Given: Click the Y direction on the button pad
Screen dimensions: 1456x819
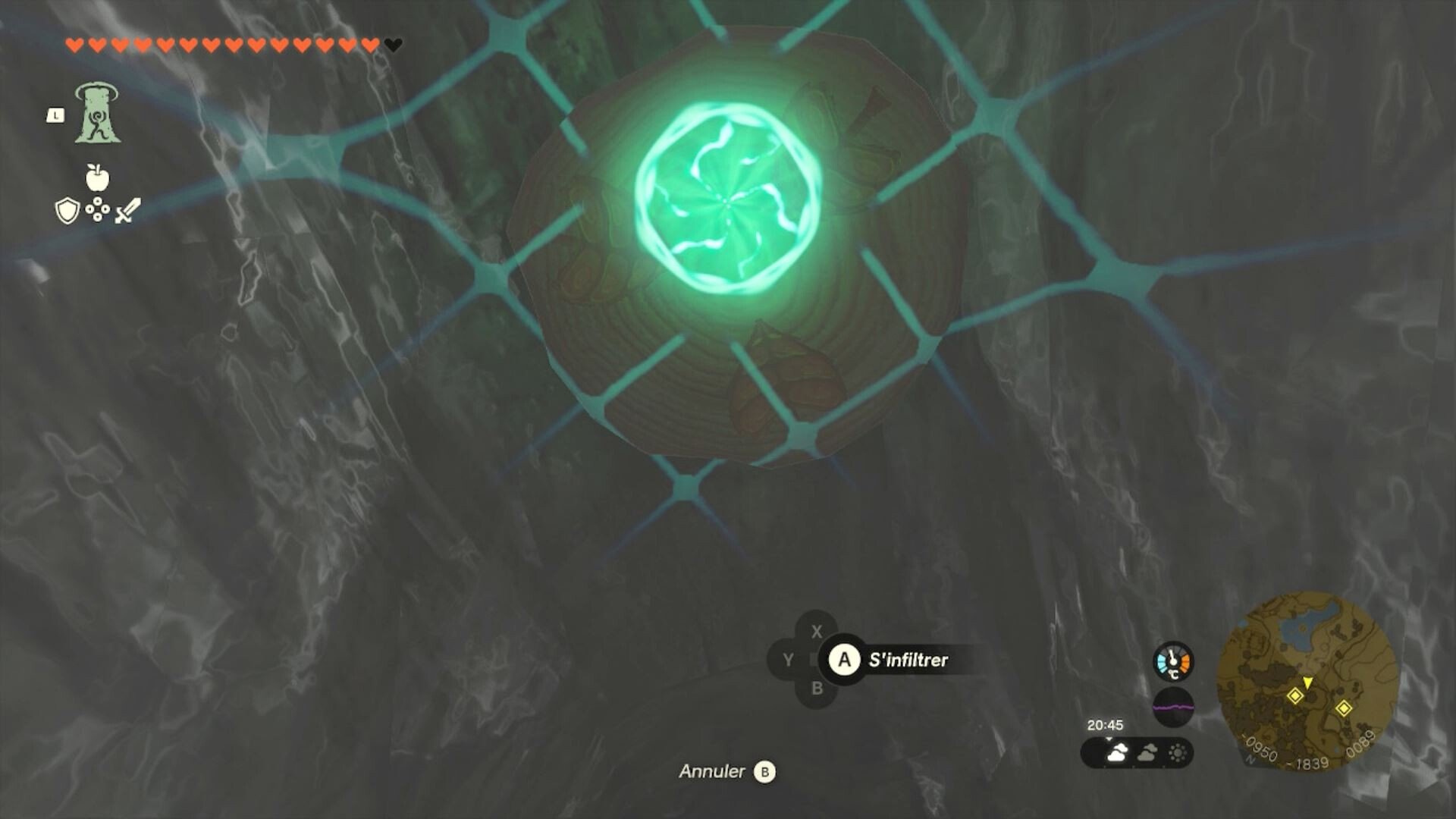Looking at the screenshot, I should (x=786, y=660).
